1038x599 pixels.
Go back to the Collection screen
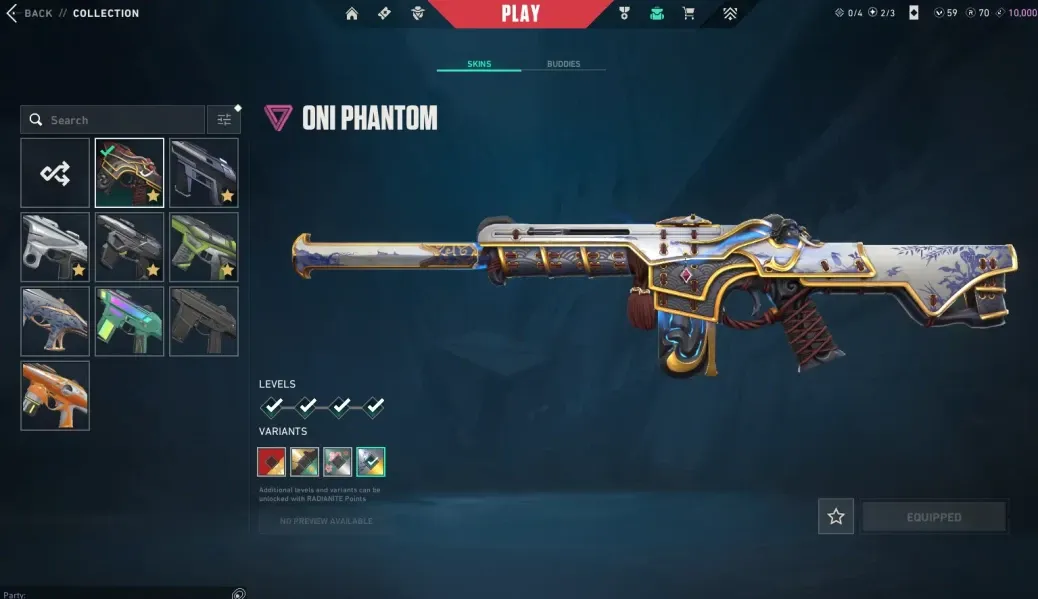tap(30, 13)
